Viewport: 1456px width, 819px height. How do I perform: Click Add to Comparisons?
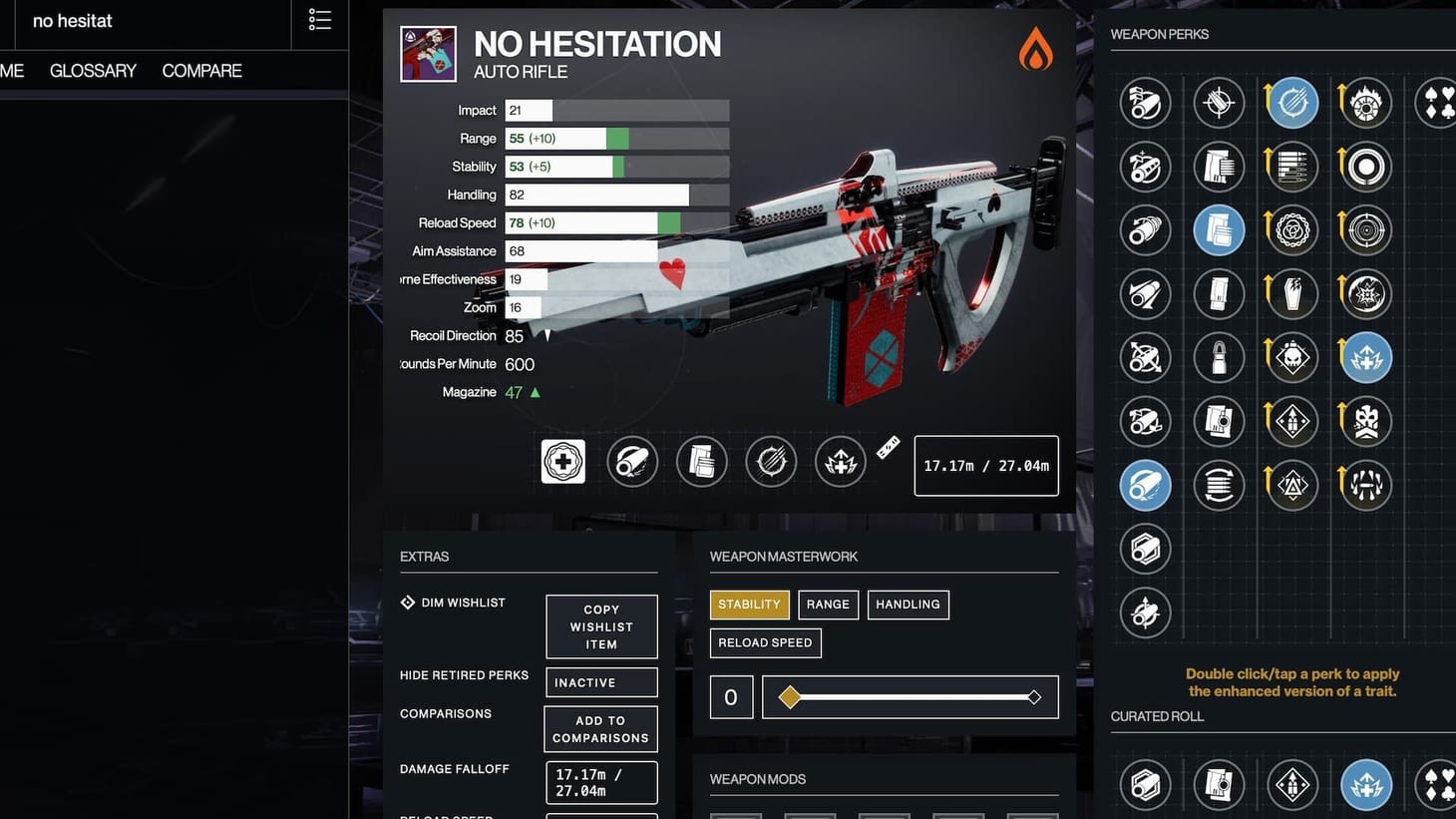click(x=600, y=728)
